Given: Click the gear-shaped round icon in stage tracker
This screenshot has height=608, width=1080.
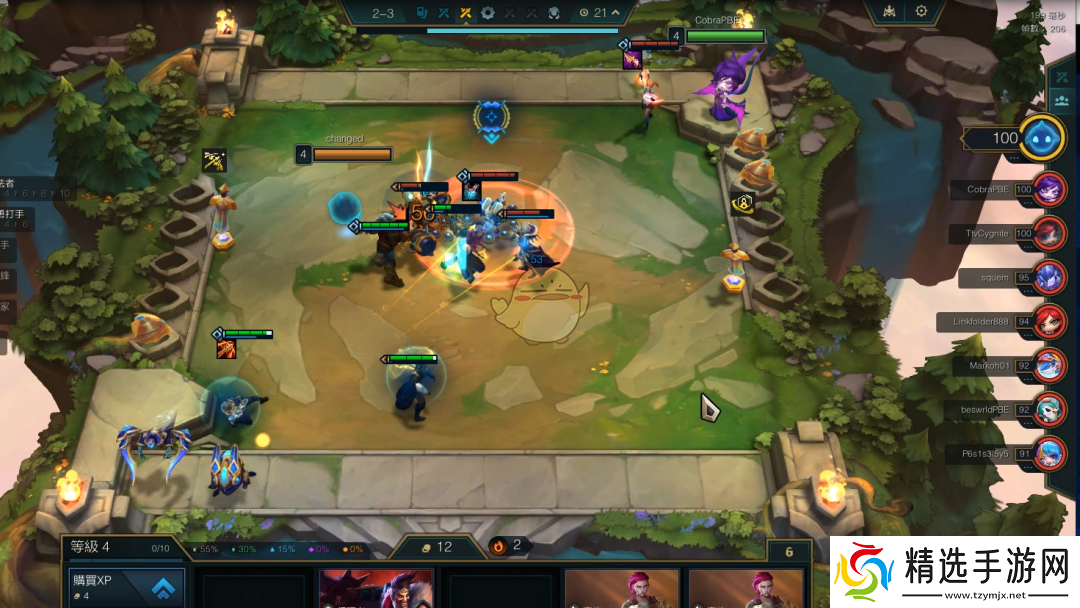Looking at the screenshot, I should tap(488, 13).
